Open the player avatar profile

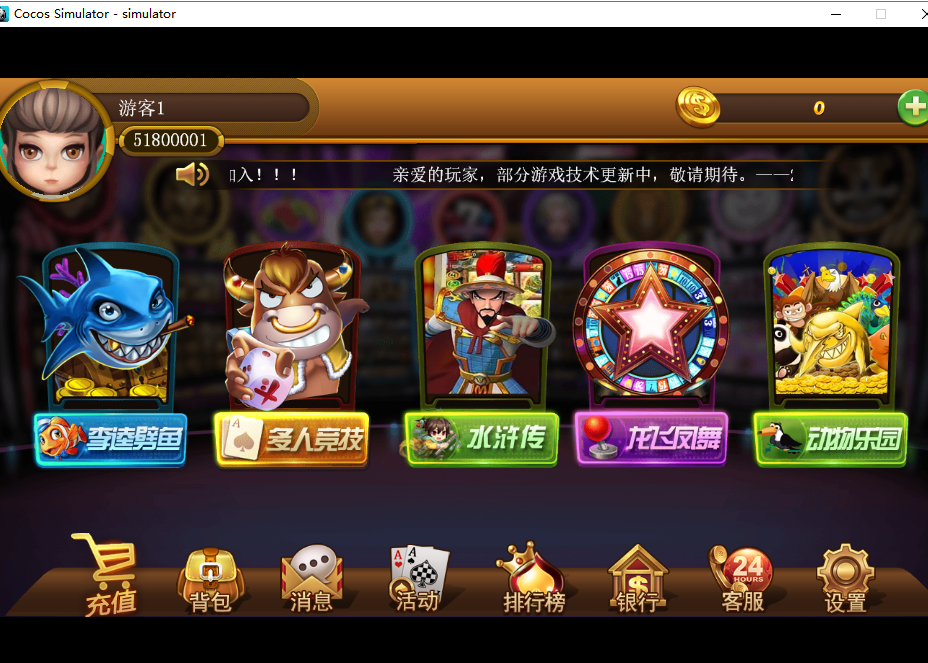[54, 142]
